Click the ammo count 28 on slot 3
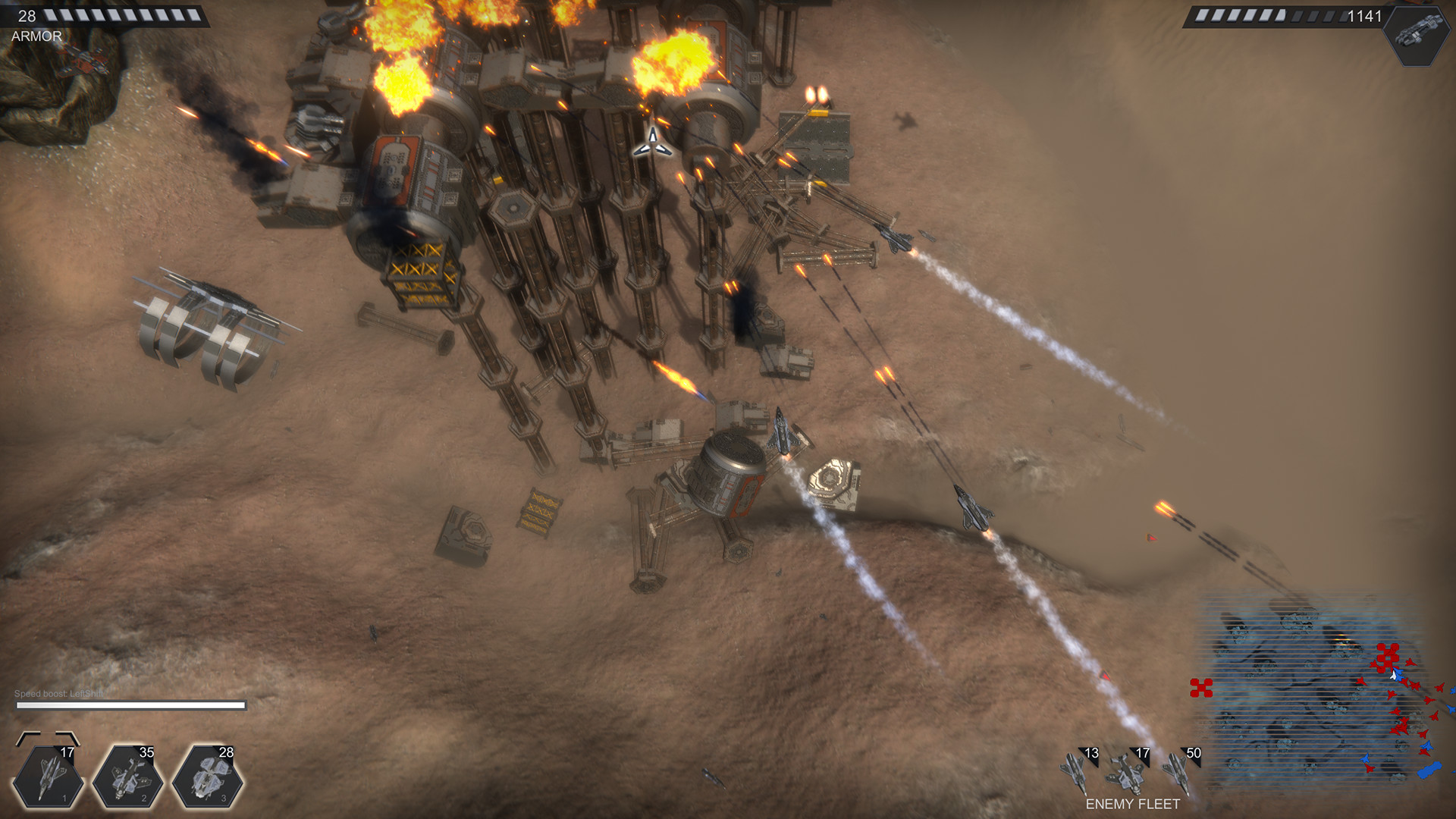 225,753
